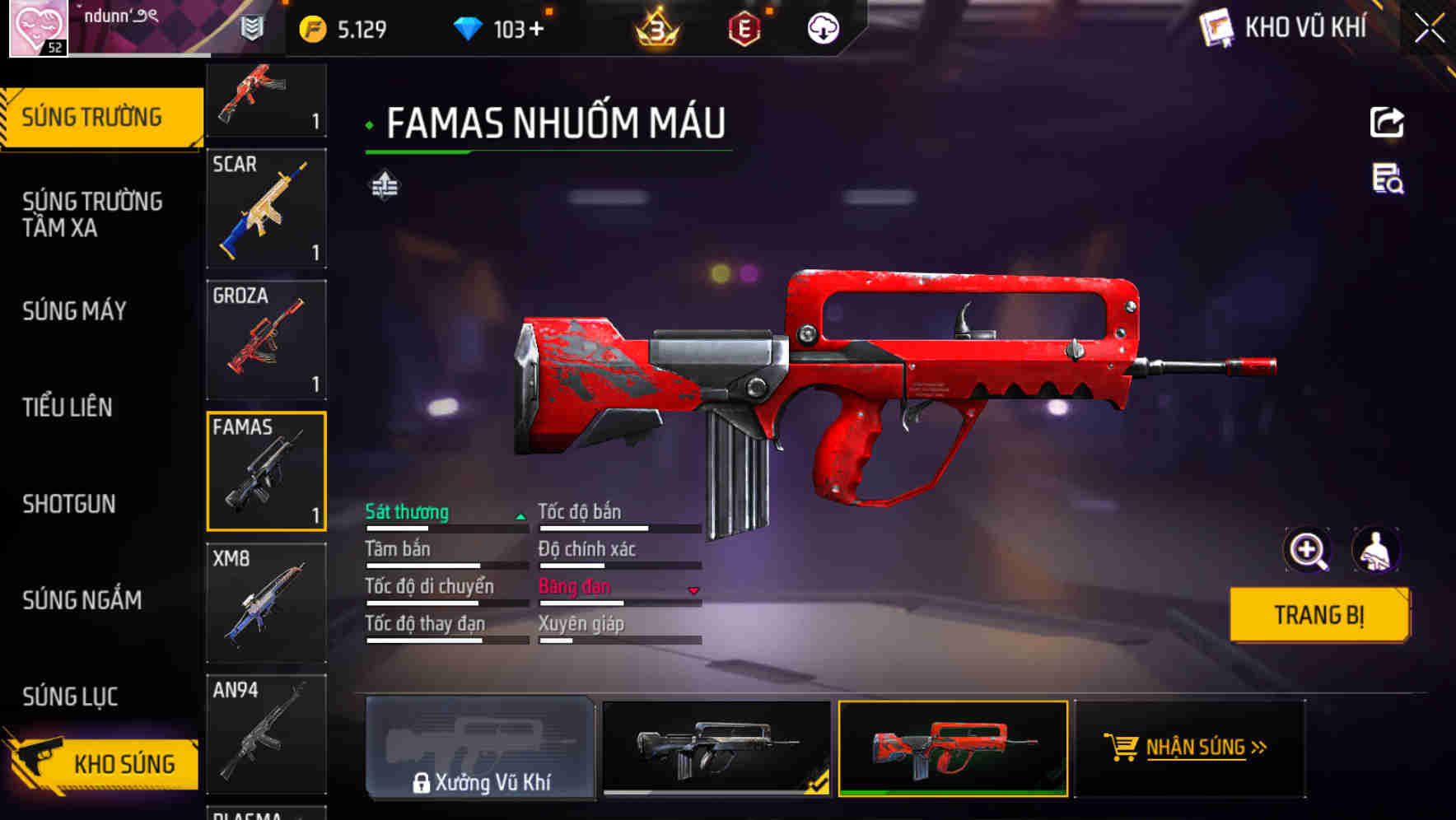This screenshot has width=1456, height=820.
Task: Select the default dark FAMAS skin
Action: pyautogui.click(x=716, y=748)
